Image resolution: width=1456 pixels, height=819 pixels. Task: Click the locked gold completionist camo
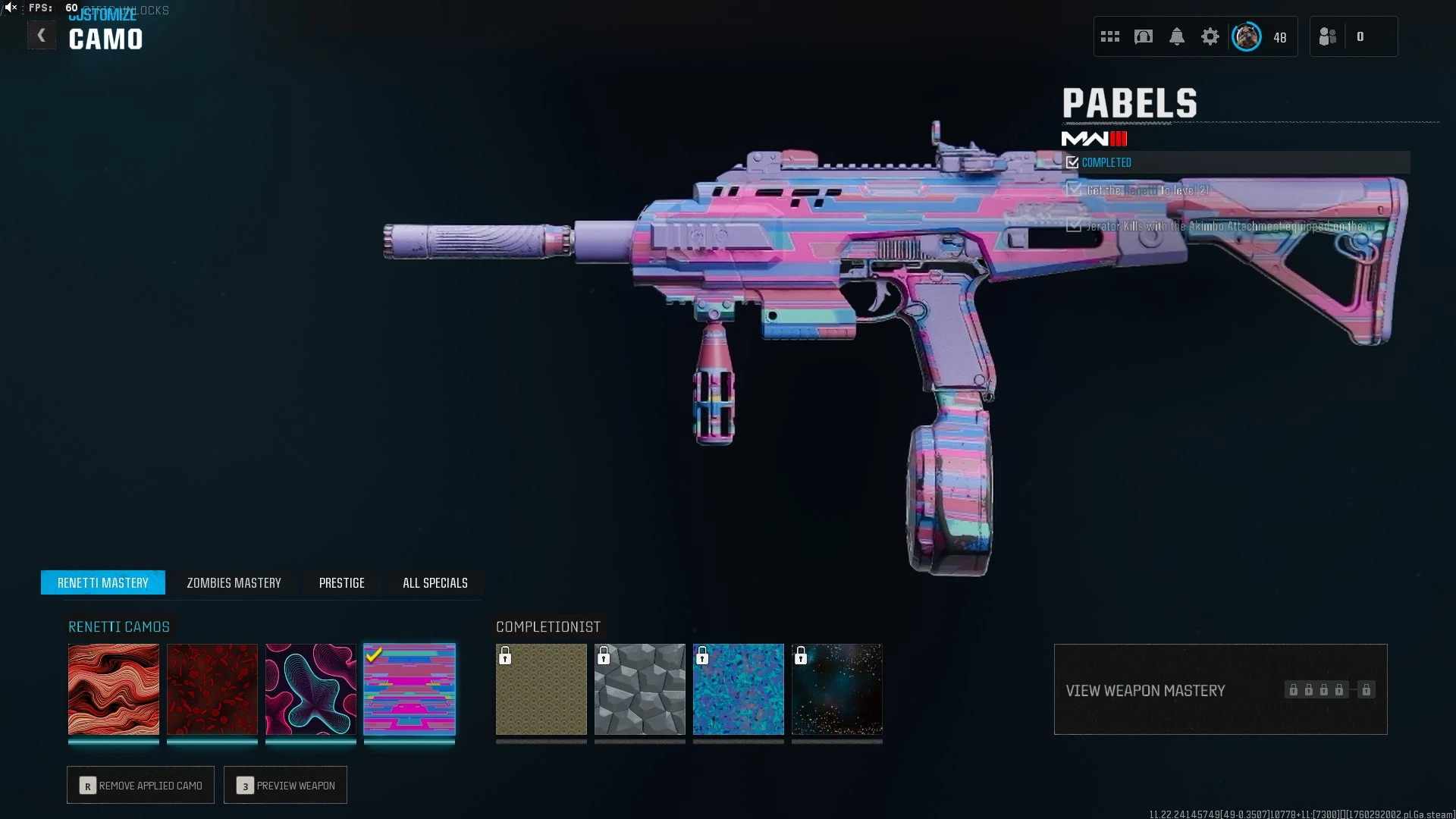coord(541,689)
